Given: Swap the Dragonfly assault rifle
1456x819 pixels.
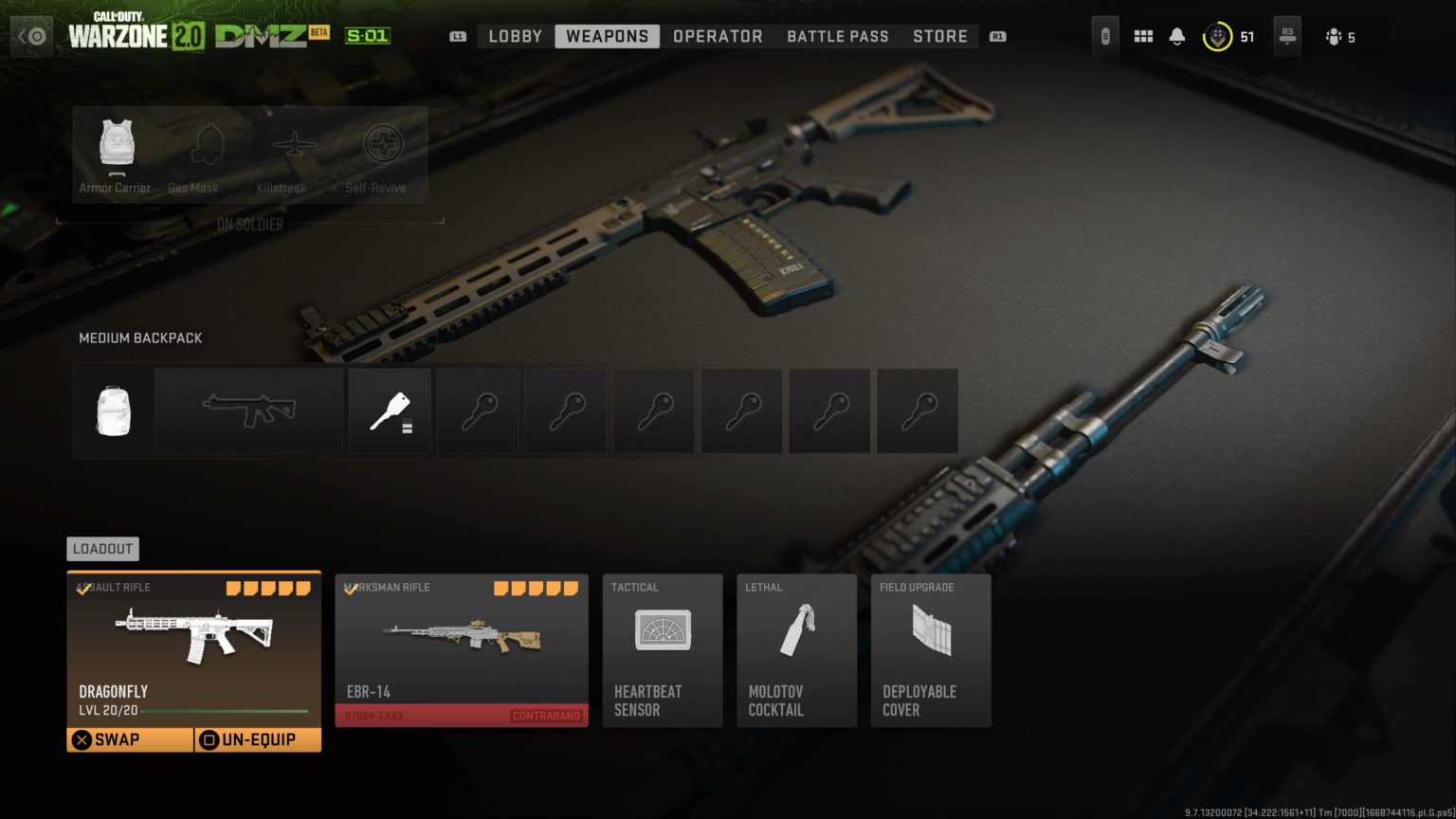Looking at the screenshot, I should click(x=114, y=739).
